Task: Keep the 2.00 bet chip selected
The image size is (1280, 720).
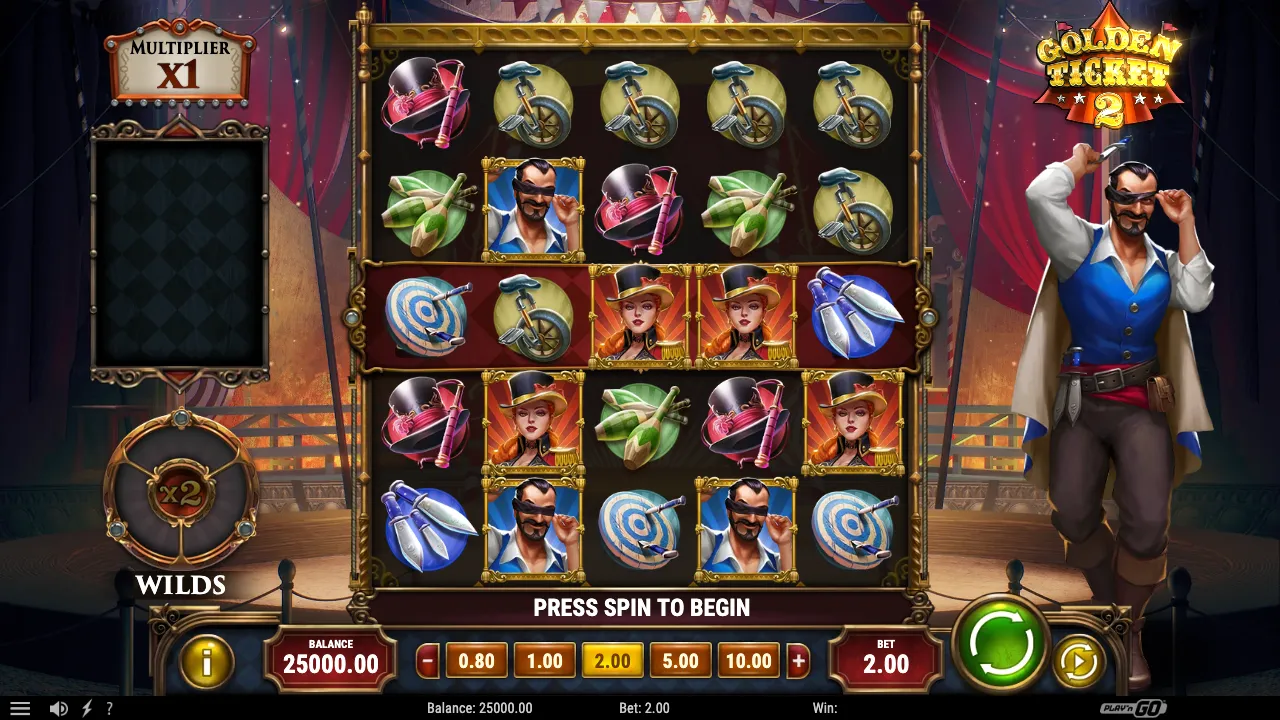Action: pyautogui.click(x=612, y=660)
